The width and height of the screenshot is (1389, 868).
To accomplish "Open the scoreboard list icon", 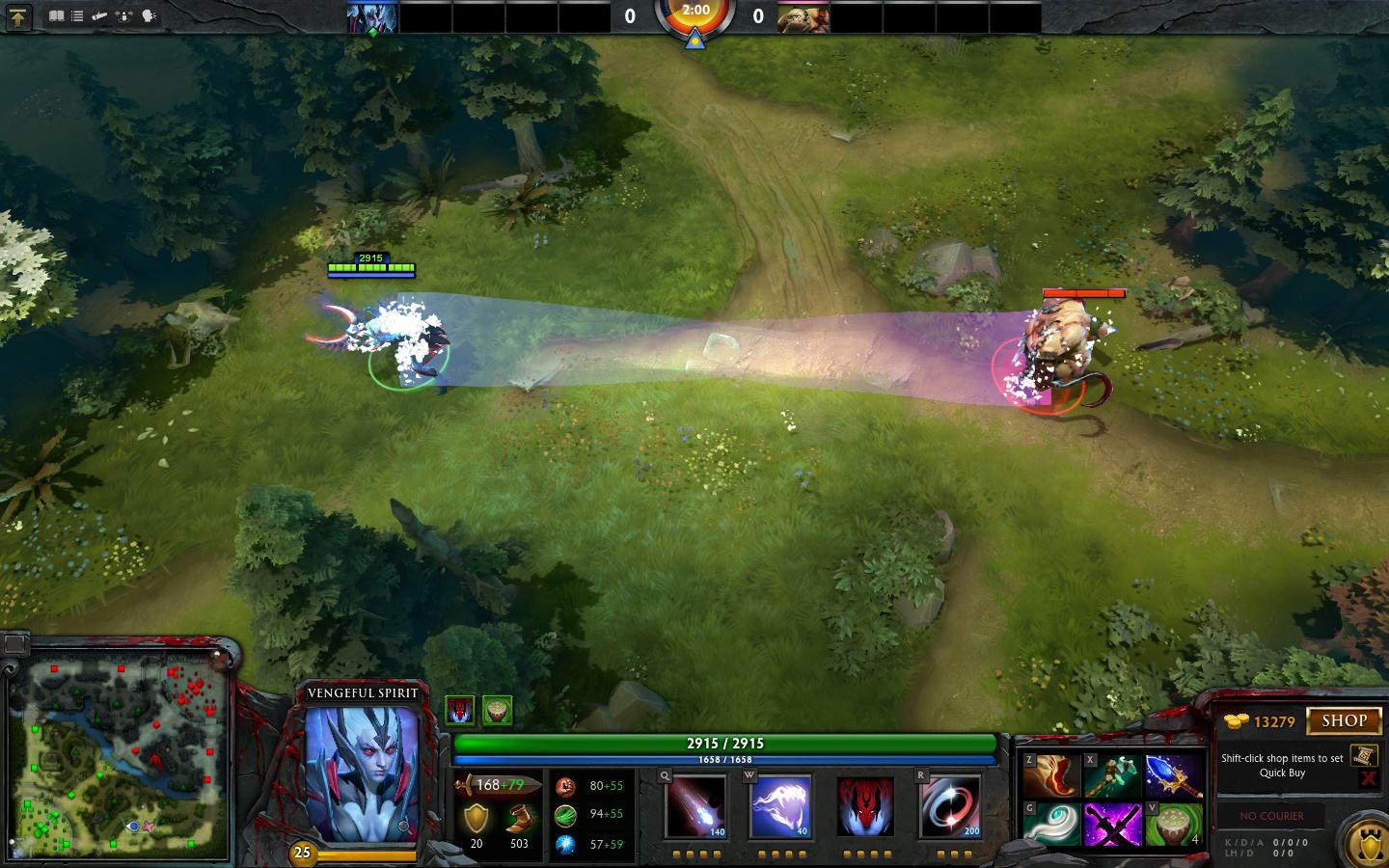I will [77, 16].
